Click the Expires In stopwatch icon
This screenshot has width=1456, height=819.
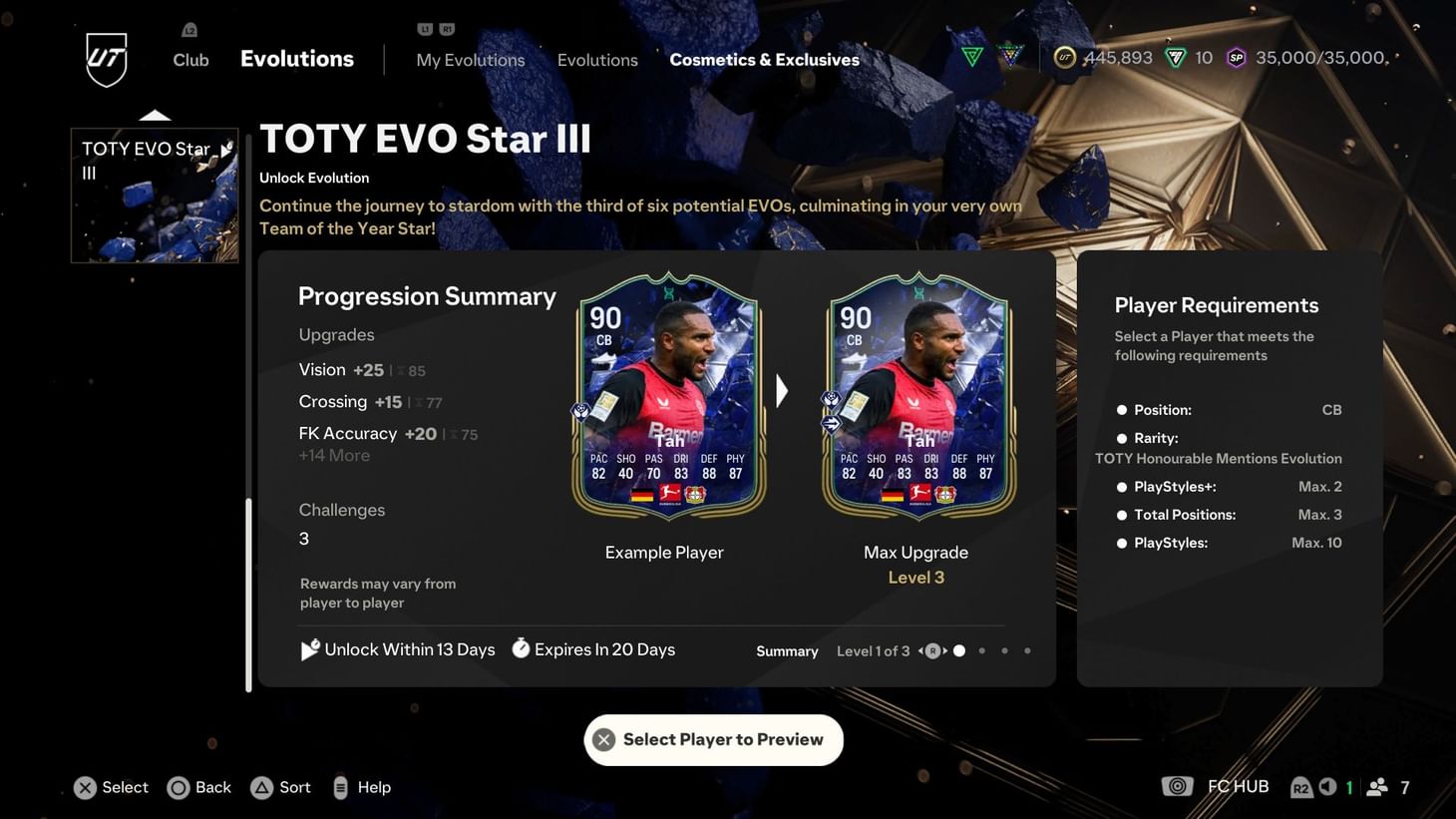point(520,648)
